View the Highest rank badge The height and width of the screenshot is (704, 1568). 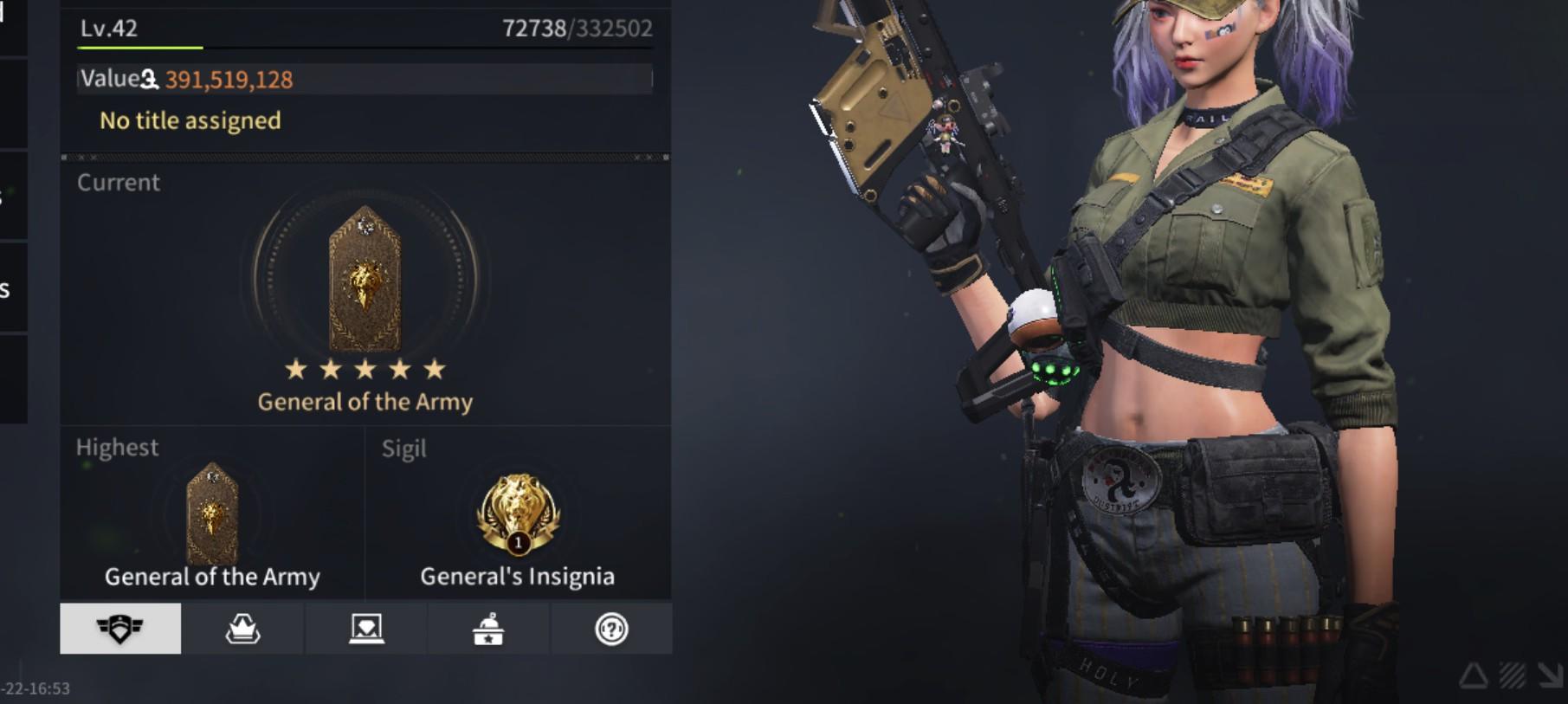[x=212, y=514]
